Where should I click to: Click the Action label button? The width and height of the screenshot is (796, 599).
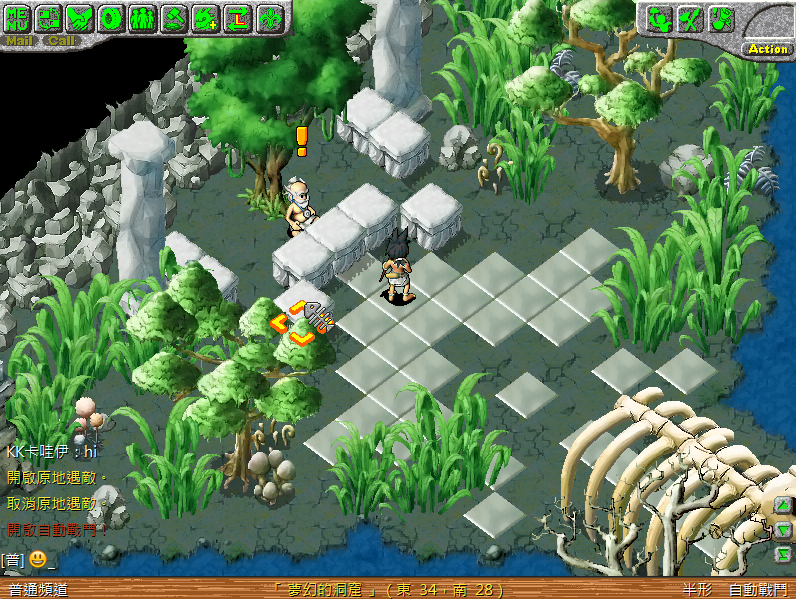(x=768, y=48)
